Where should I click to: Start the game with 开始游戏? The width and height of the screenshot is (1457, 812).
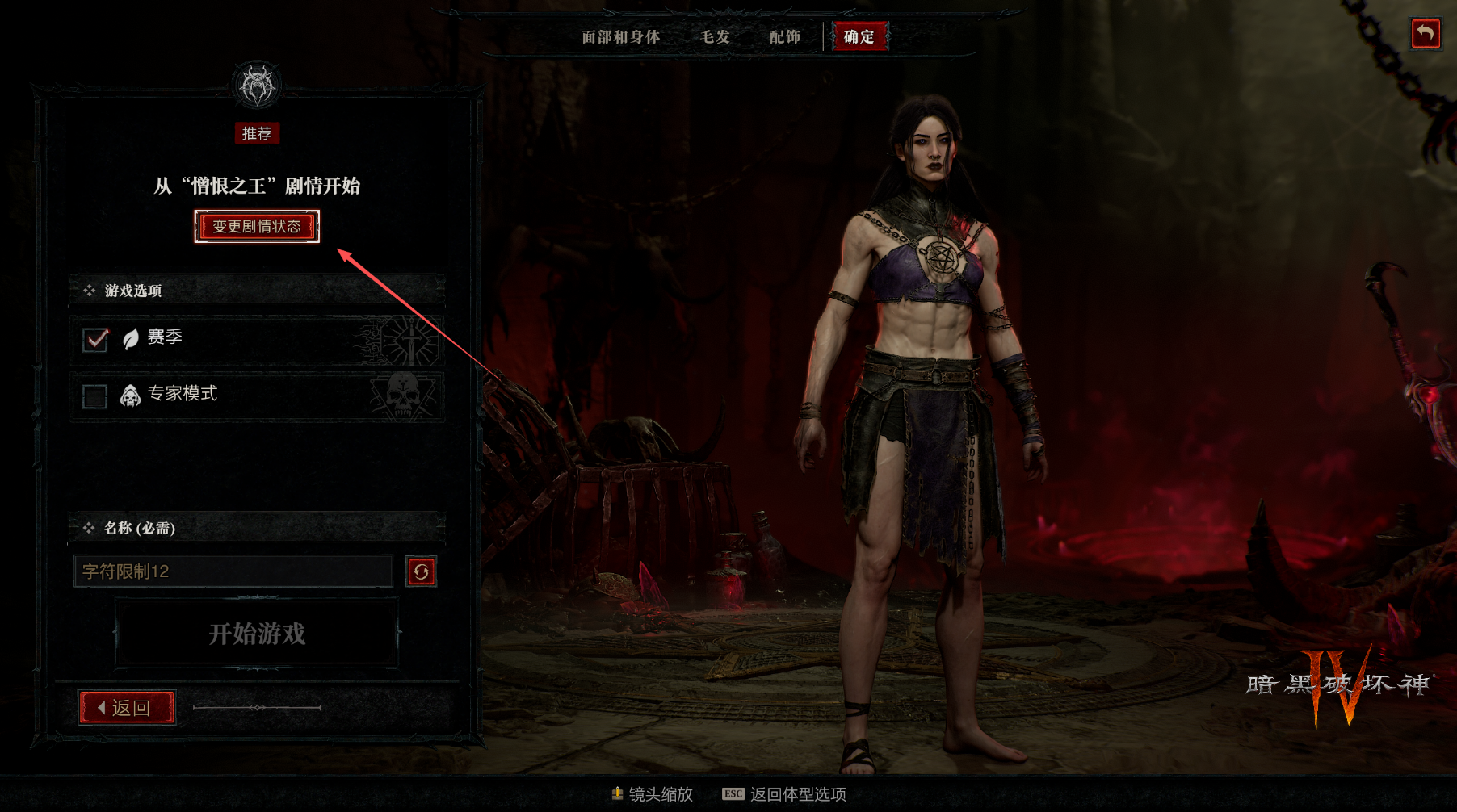point(257,634)
